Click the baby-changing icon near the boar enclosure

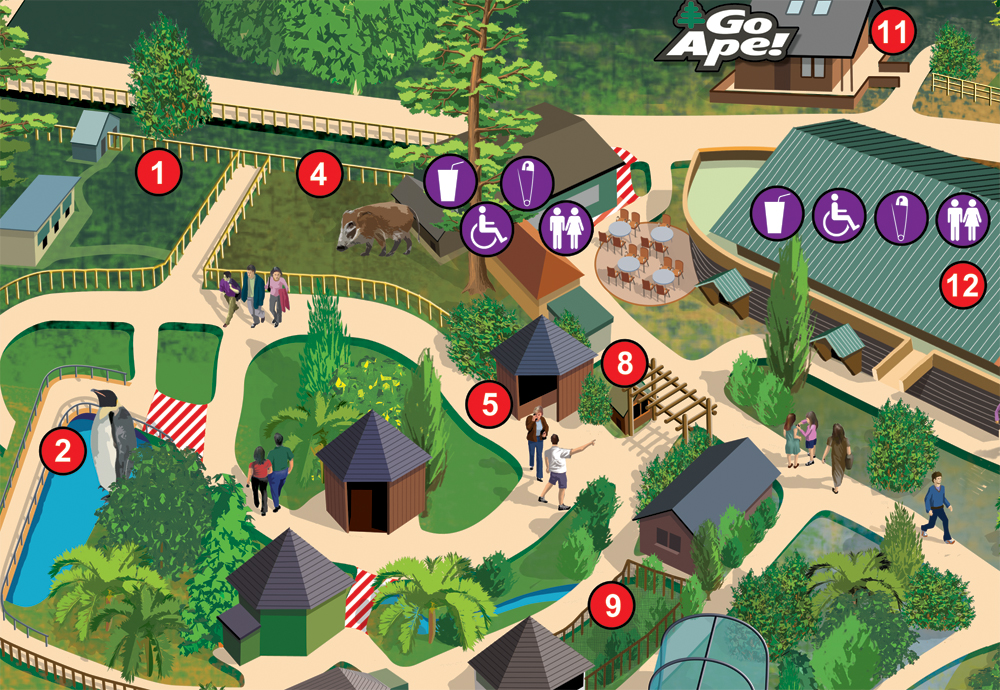528,182
